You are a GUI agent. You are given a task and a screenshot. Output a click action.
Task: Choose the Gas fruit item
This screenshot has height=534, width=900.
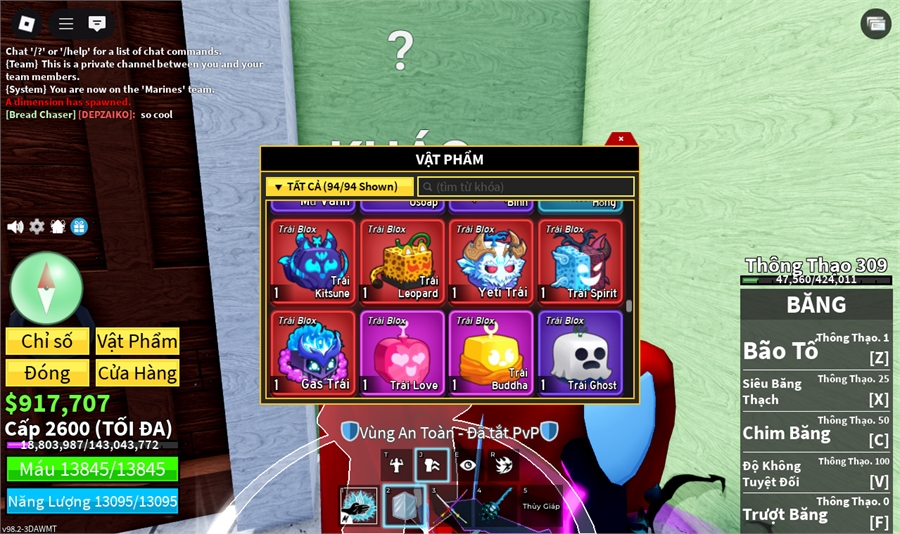click(x=314, y=352)
